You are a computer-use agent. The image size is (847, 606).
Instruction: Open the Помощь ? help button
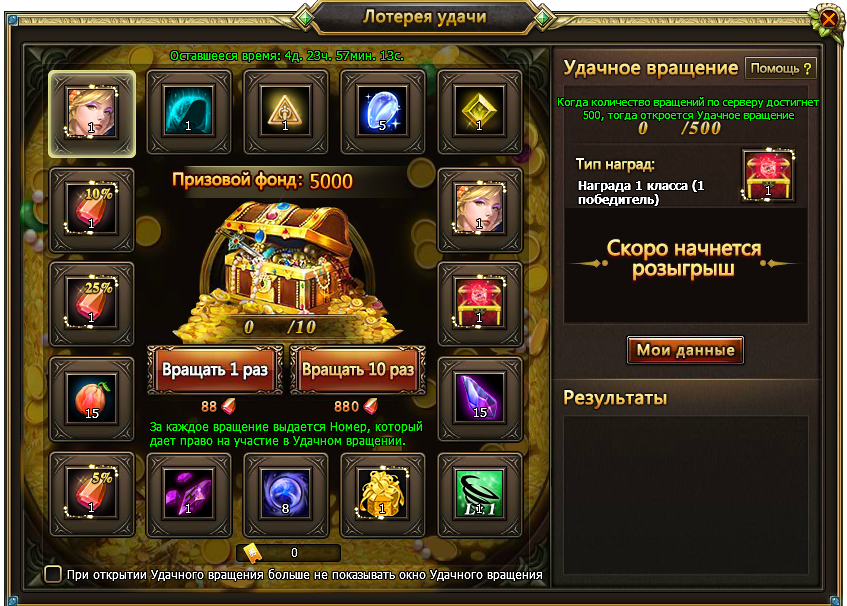tap(781, 68)
